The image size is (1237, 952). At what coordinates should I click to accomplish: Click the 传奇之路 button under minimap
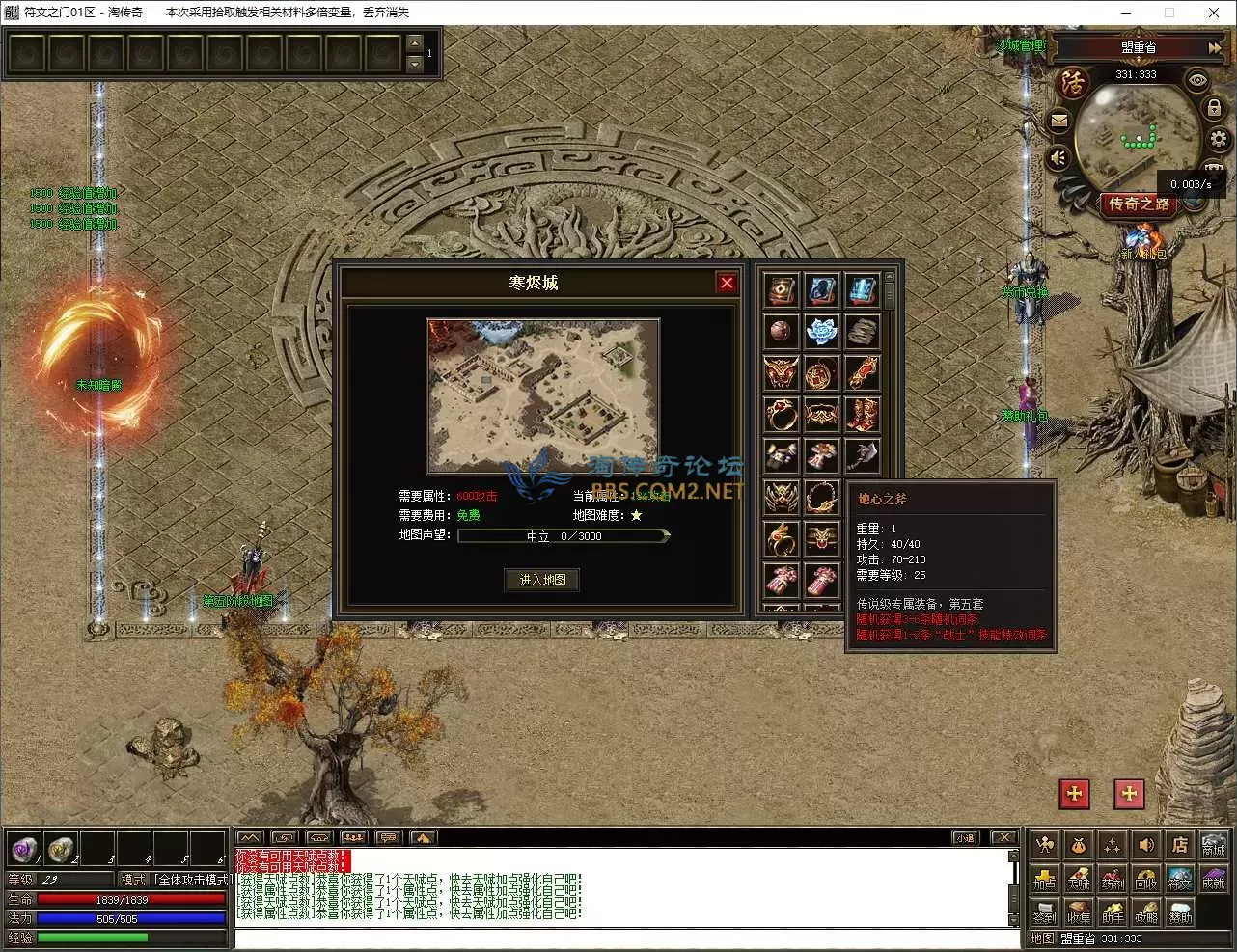[1140, 204]
